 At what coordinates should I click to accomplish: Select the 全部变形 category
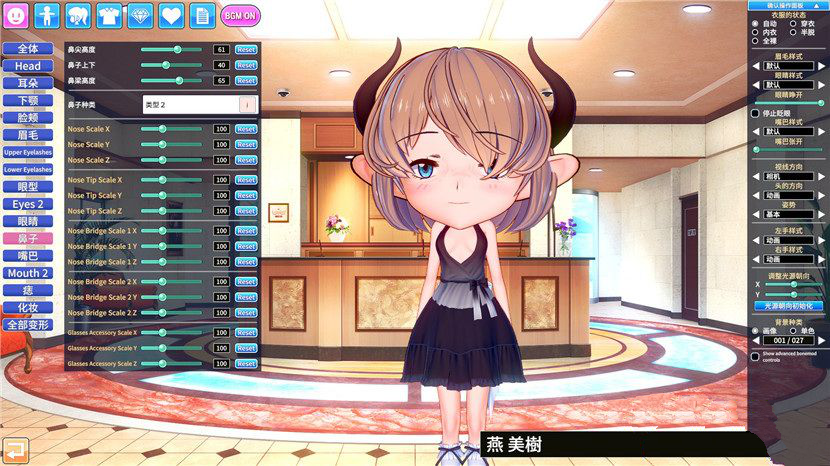coord(28,325)
